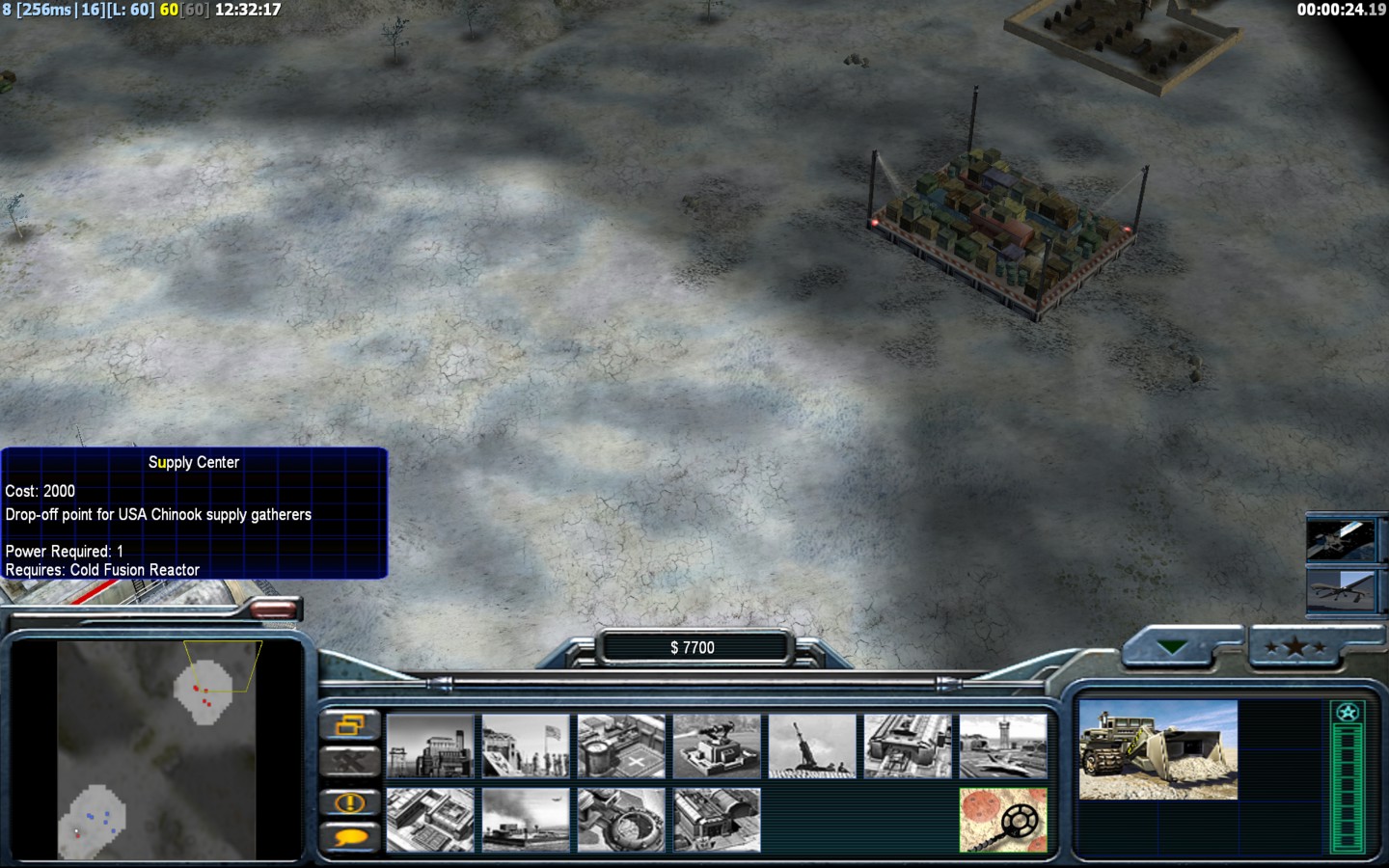Viewport: 1389px width, 868px height.
Task: Select the Patriot missile battery icon
Action: [x=717, y=746]
